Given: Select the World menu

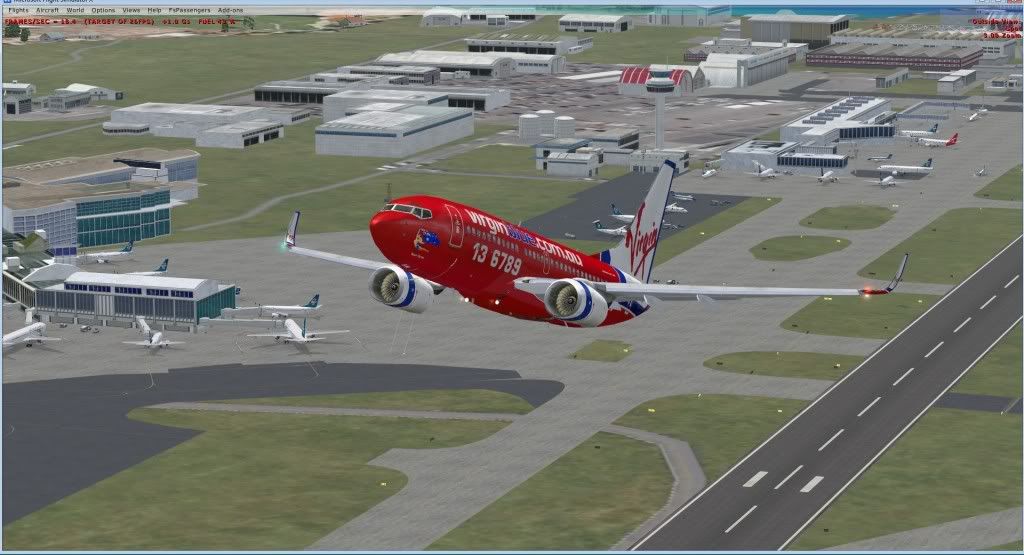Looking at the screenshot, I should pos(74,10).
